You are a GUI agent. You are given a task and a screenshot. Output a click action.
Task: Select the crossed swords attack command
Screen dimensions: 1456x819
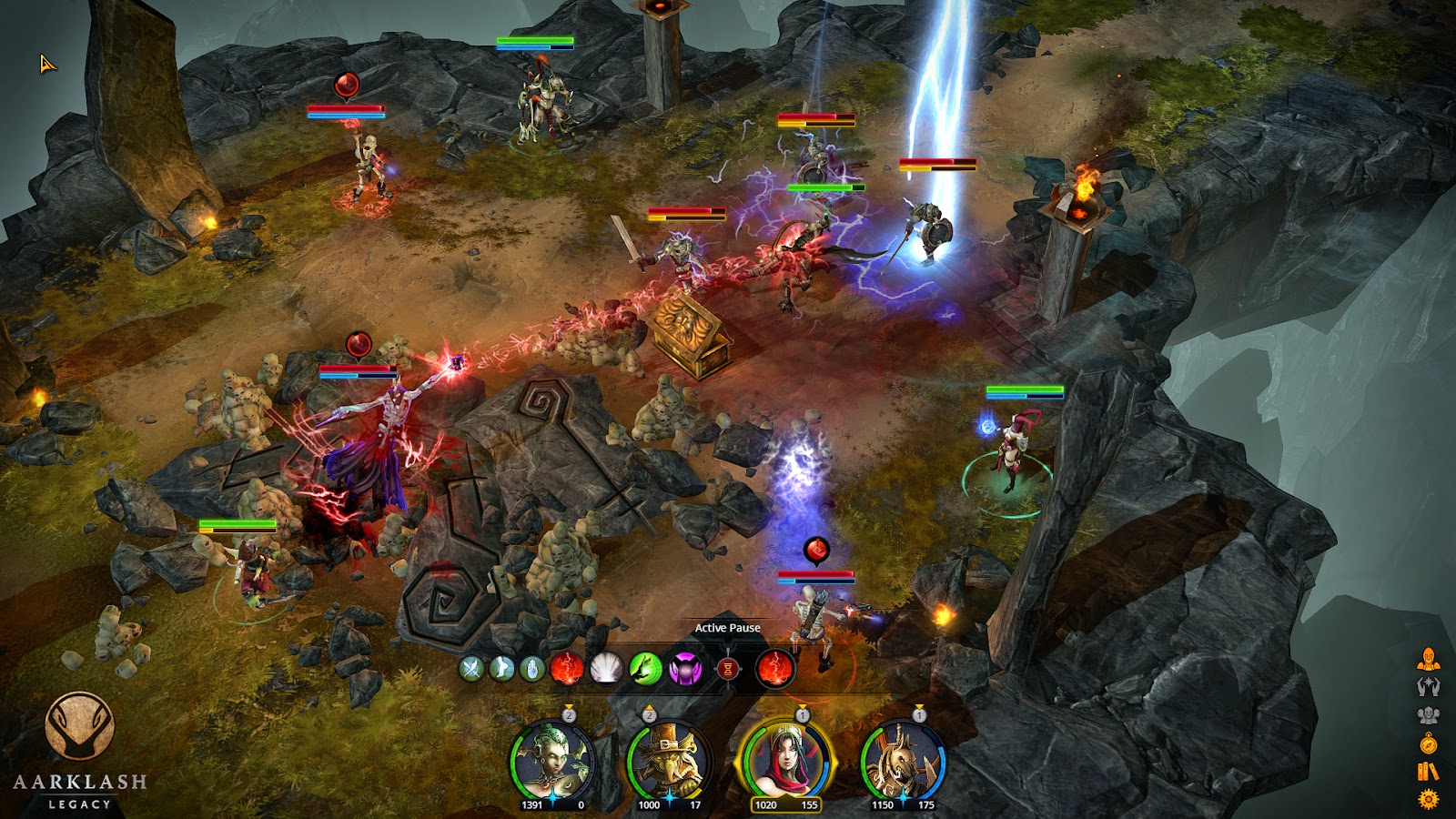(x=471, y=669)
